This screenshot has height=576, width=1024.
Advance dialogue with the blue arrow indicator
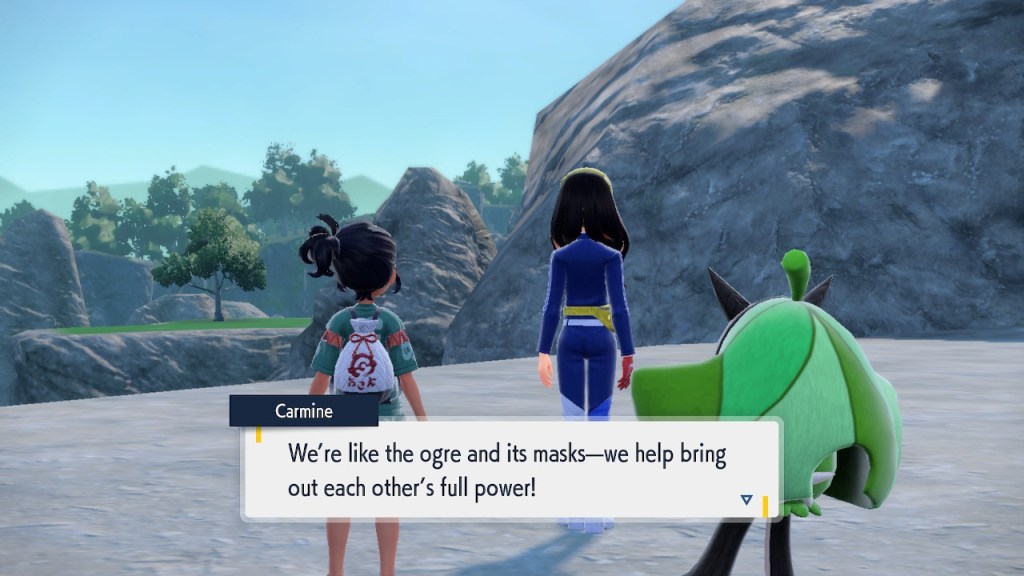(746, 499)
